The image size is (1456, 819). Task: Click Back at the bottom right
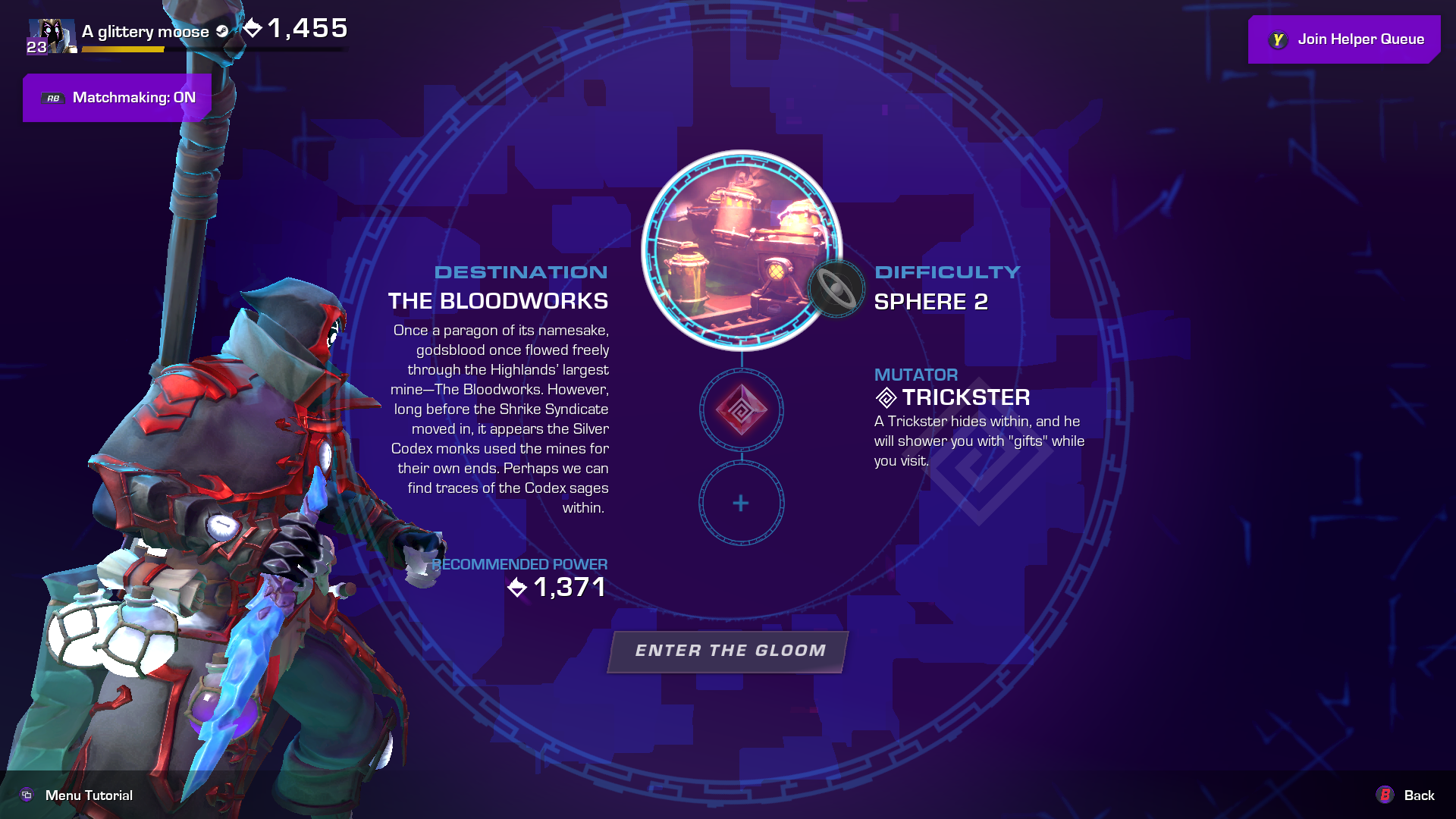pyautogui.click(x=1418, y=795)
